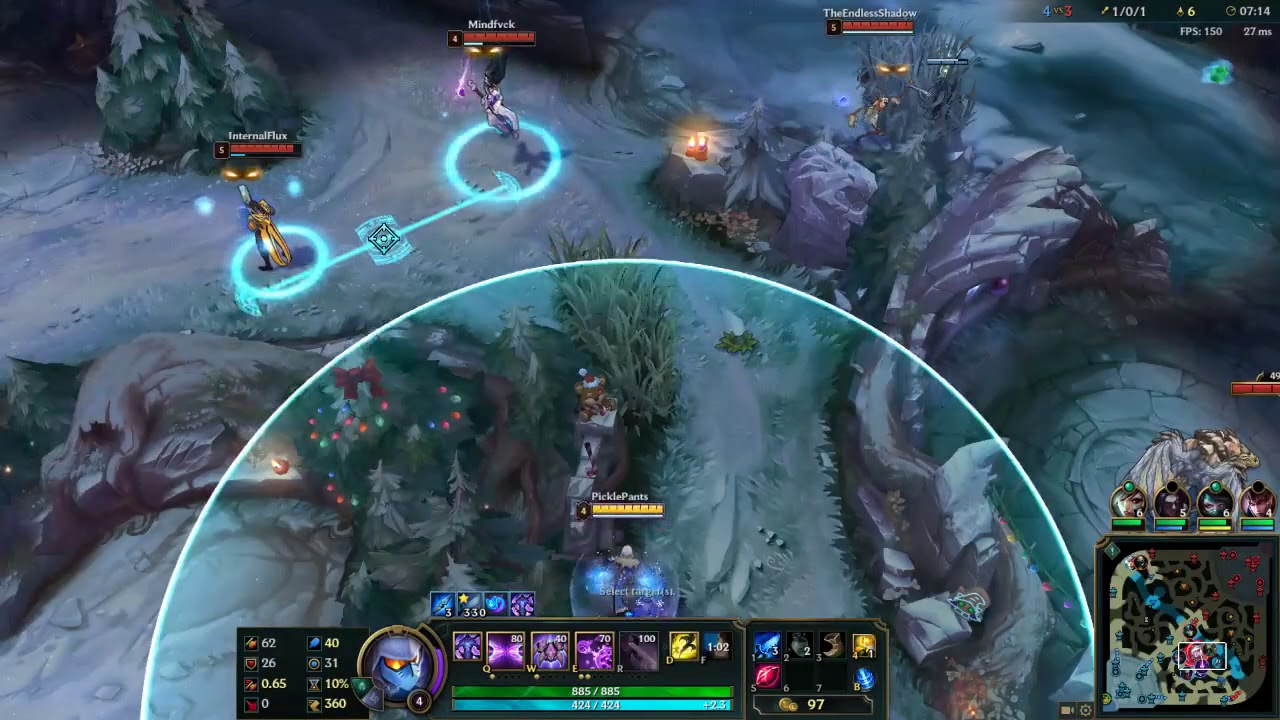This screenshot has height=720, width=1280.
Task: Select the R ultimate ability icon
Action: [638, 648]
